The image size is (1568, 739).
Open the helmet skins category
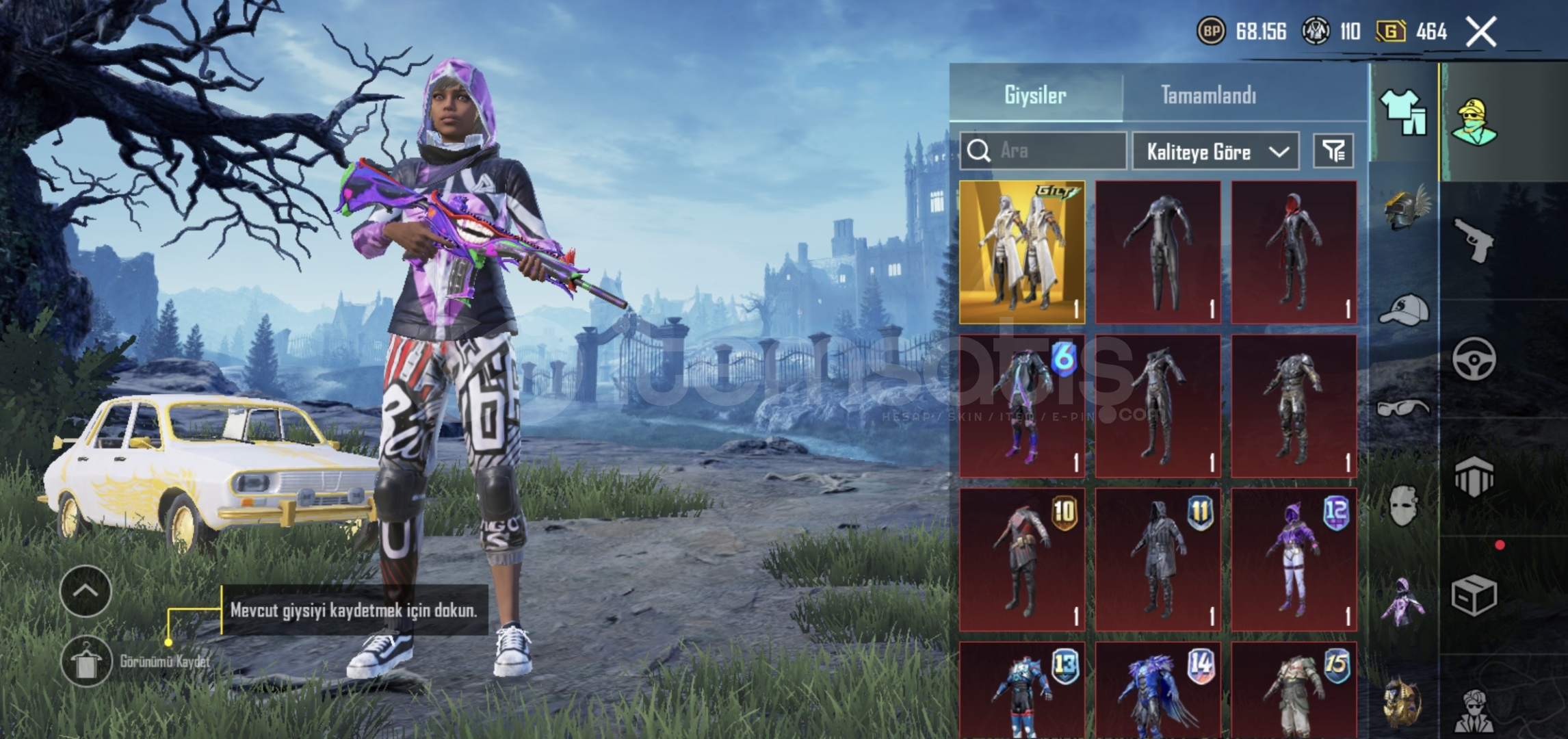[x=1403, y=209]
